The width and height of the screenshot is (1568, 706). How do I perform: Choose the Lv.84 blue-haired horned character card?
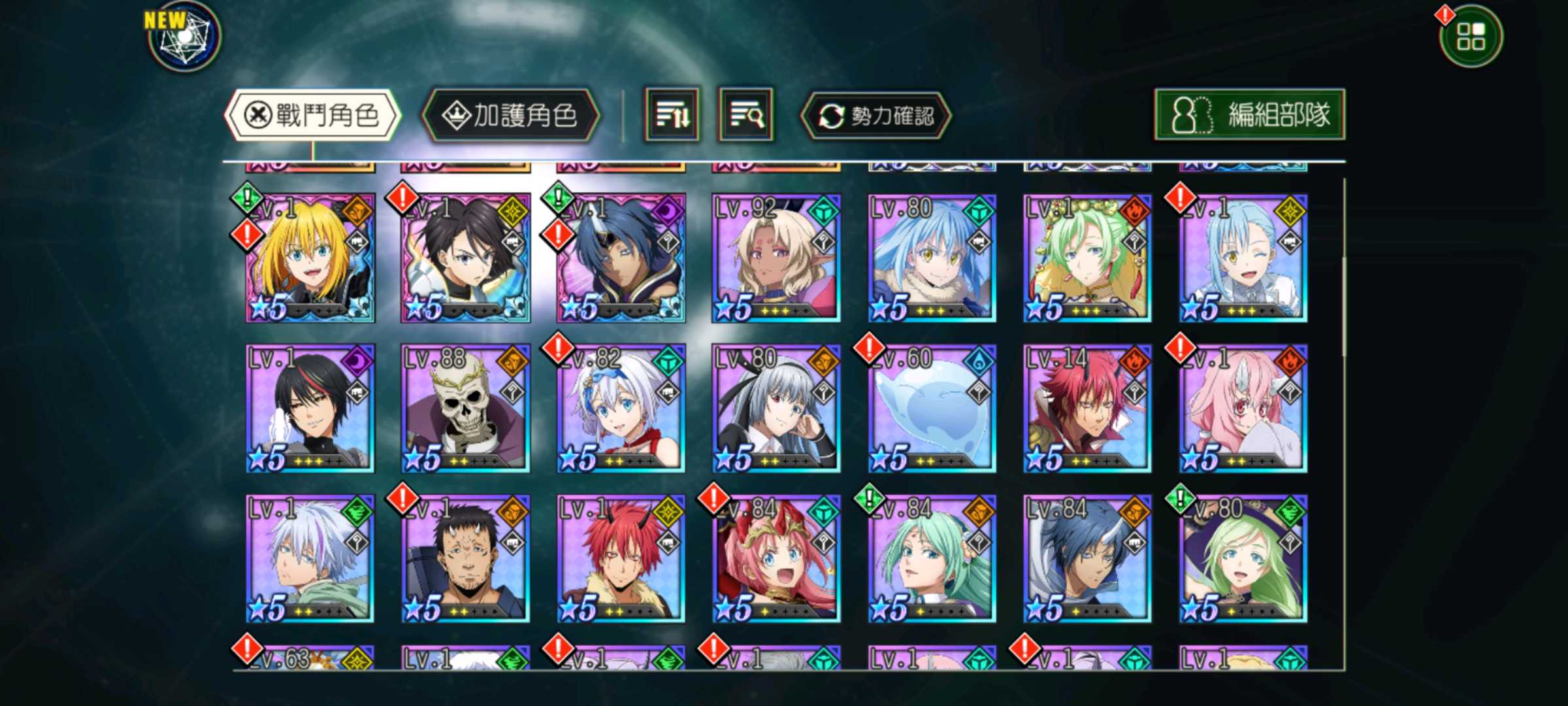click(x=1087, y=559)
